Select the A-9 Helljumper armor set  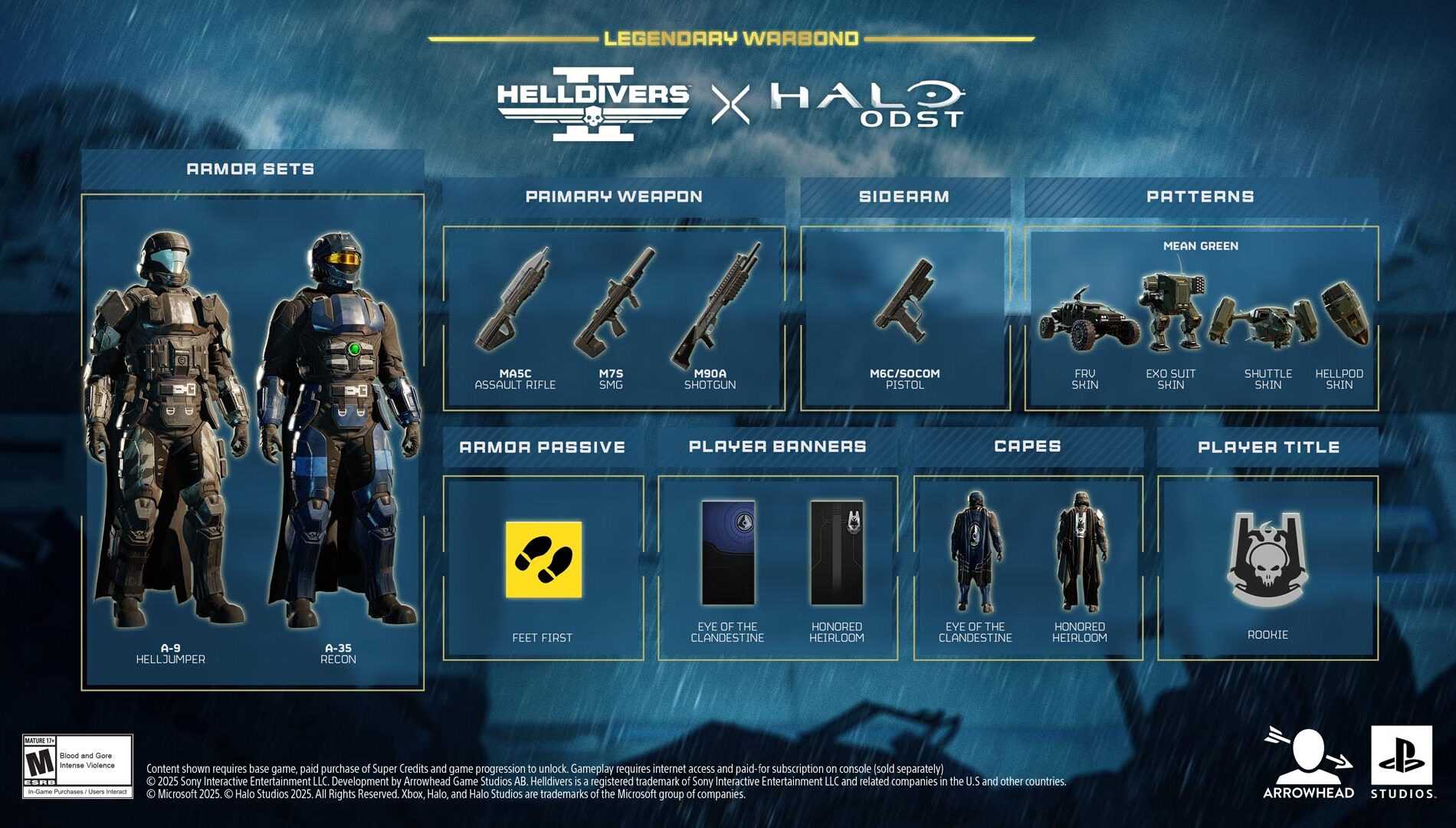(x=170, y=429)
